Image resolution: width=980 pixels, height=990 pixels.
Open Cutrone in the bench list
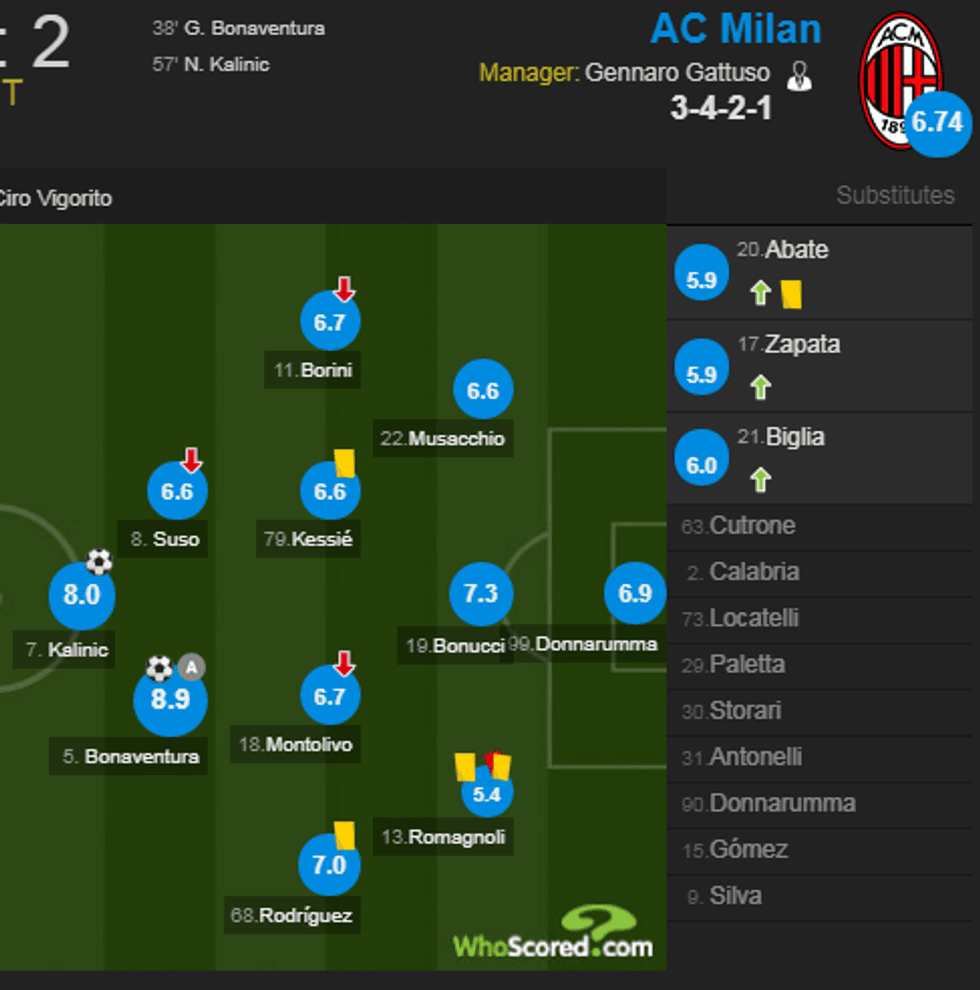(x=752, y=526)
